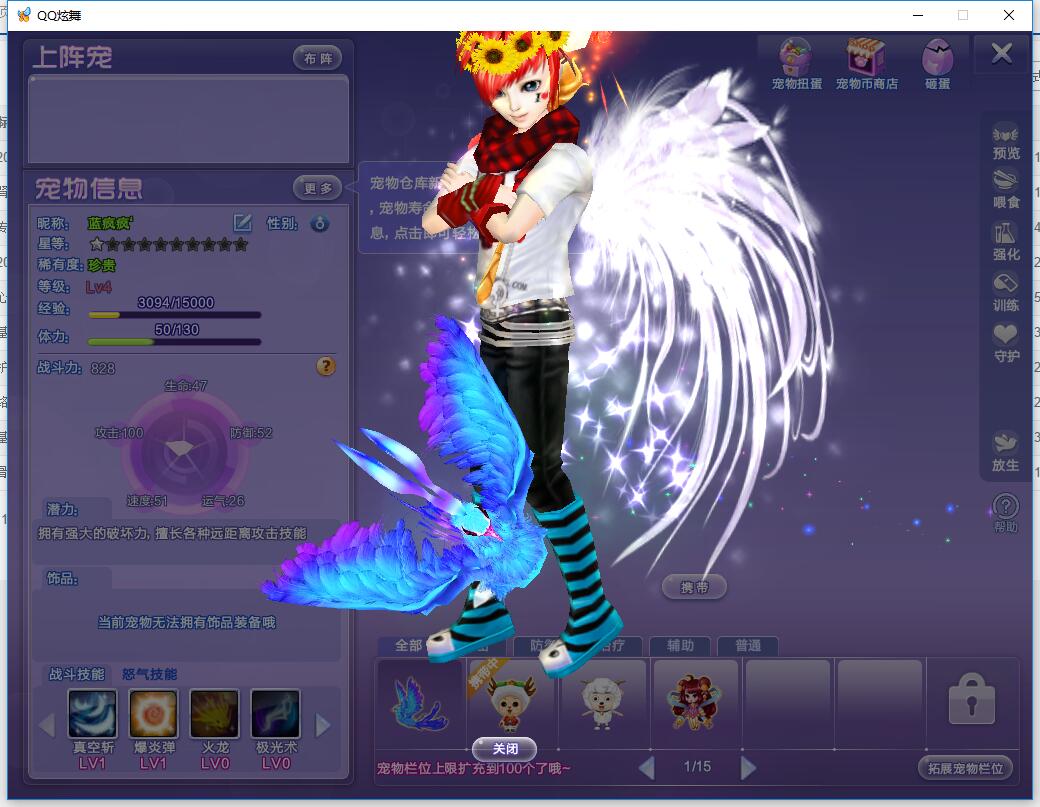Screen dimensions: 1040x807
Task: Choose the 火龙 skill icon
Action: (x=214, y=714)
